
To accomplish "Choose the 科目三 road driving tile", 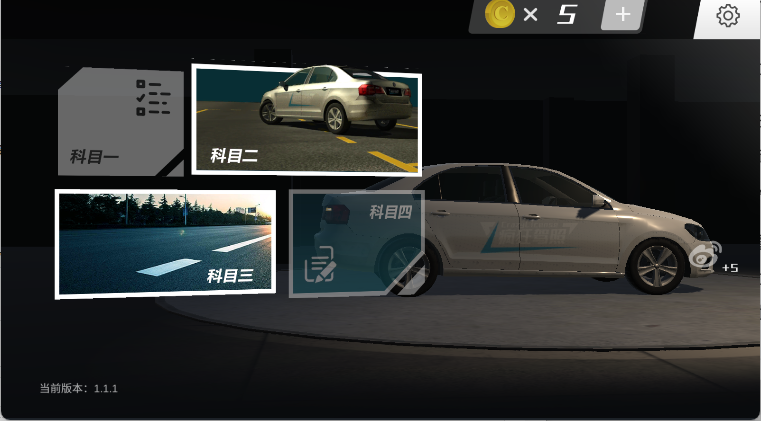I will pyautogui.click(x=165, y=243).
